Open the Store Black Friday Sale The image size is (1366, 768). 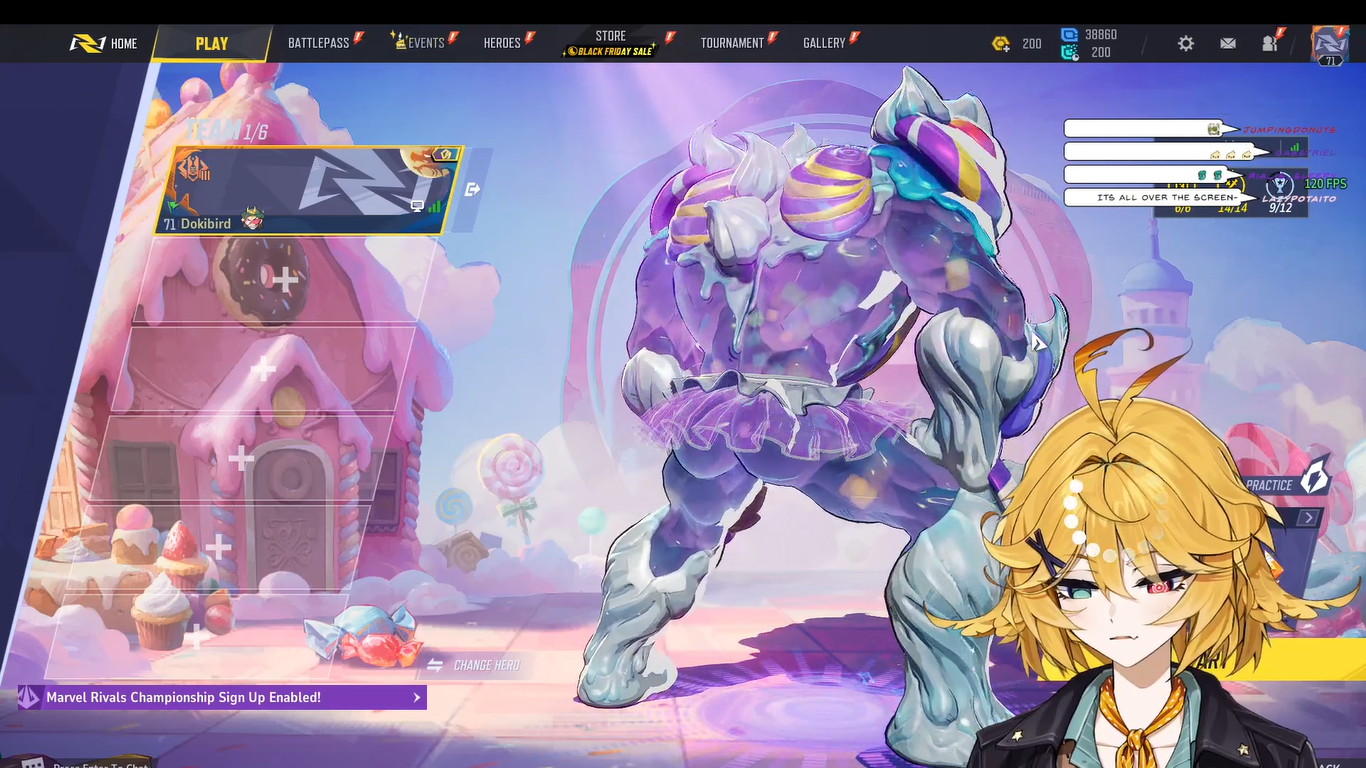(610, 44)
